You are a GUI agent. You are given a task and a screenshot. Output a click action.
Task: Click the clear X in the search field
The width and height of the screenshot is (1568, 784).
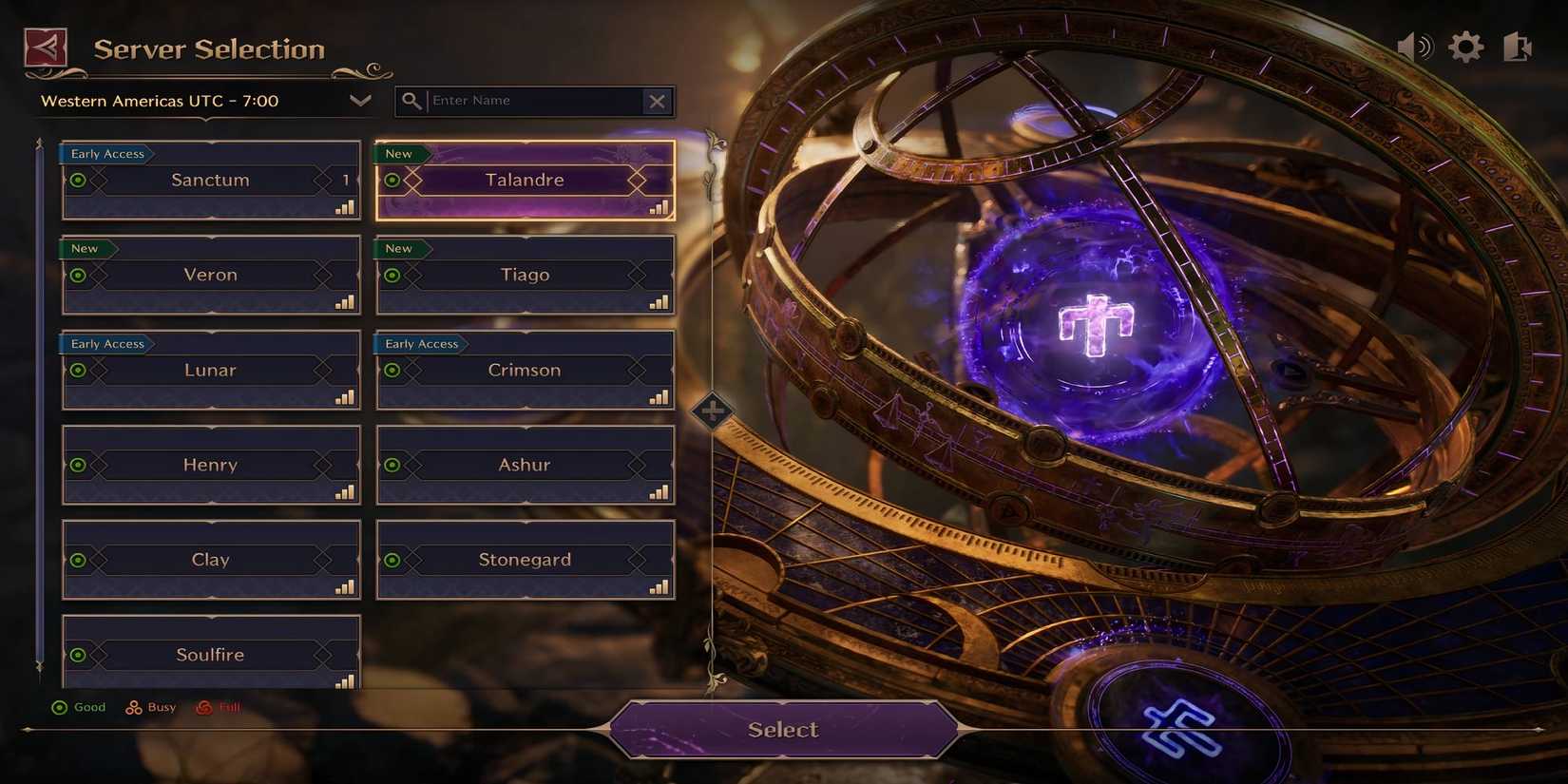tap(658, 101)
